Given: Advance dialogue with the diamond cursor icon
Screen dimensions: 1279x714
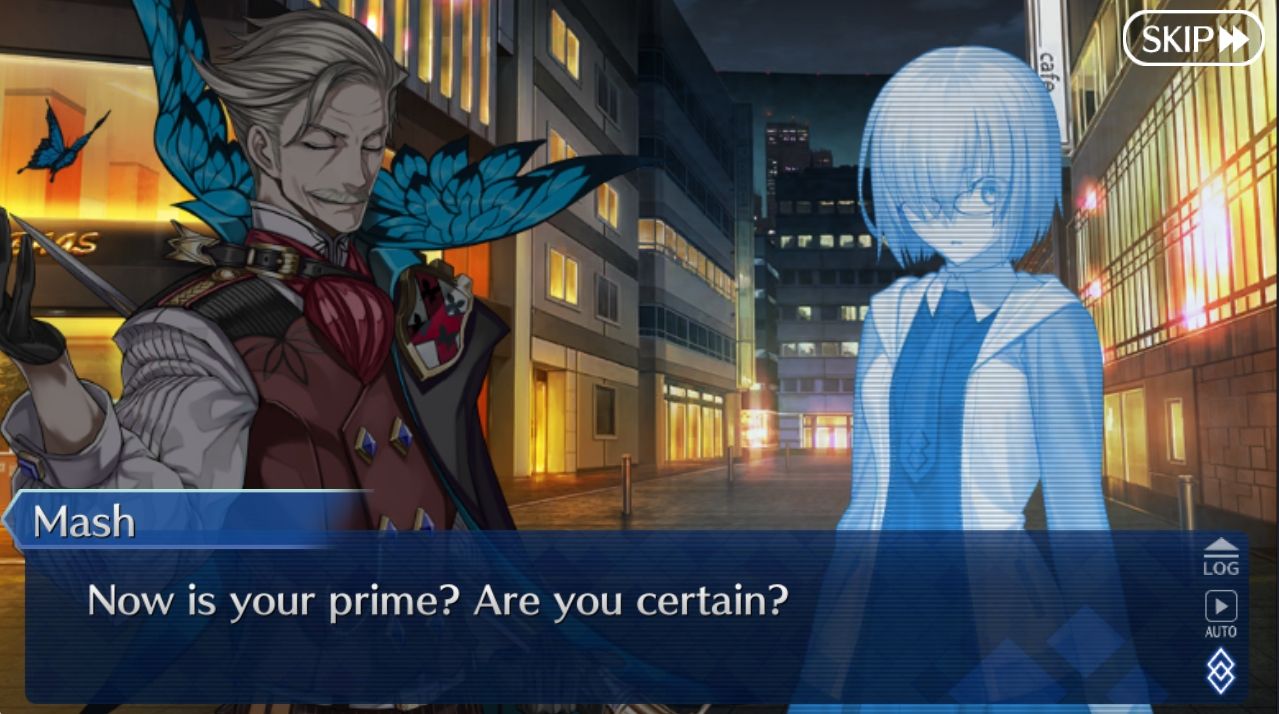Looking at the screenshot, I should click(x=1220, y=670).
